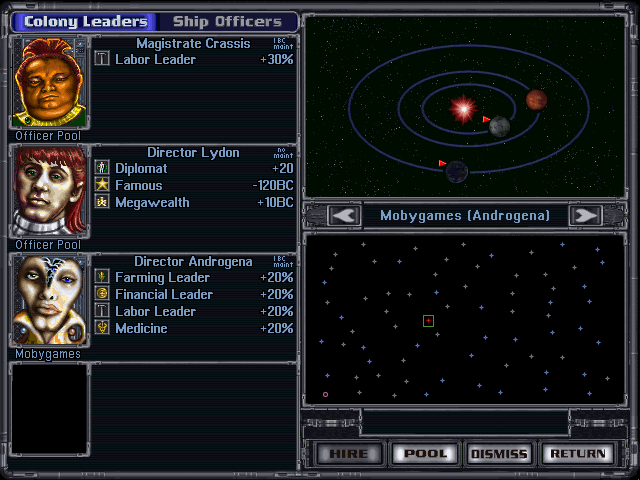This screenshot has width=640, height=480.
Task: Go to previous system with left arrow
Action: [x=344, y=215]
